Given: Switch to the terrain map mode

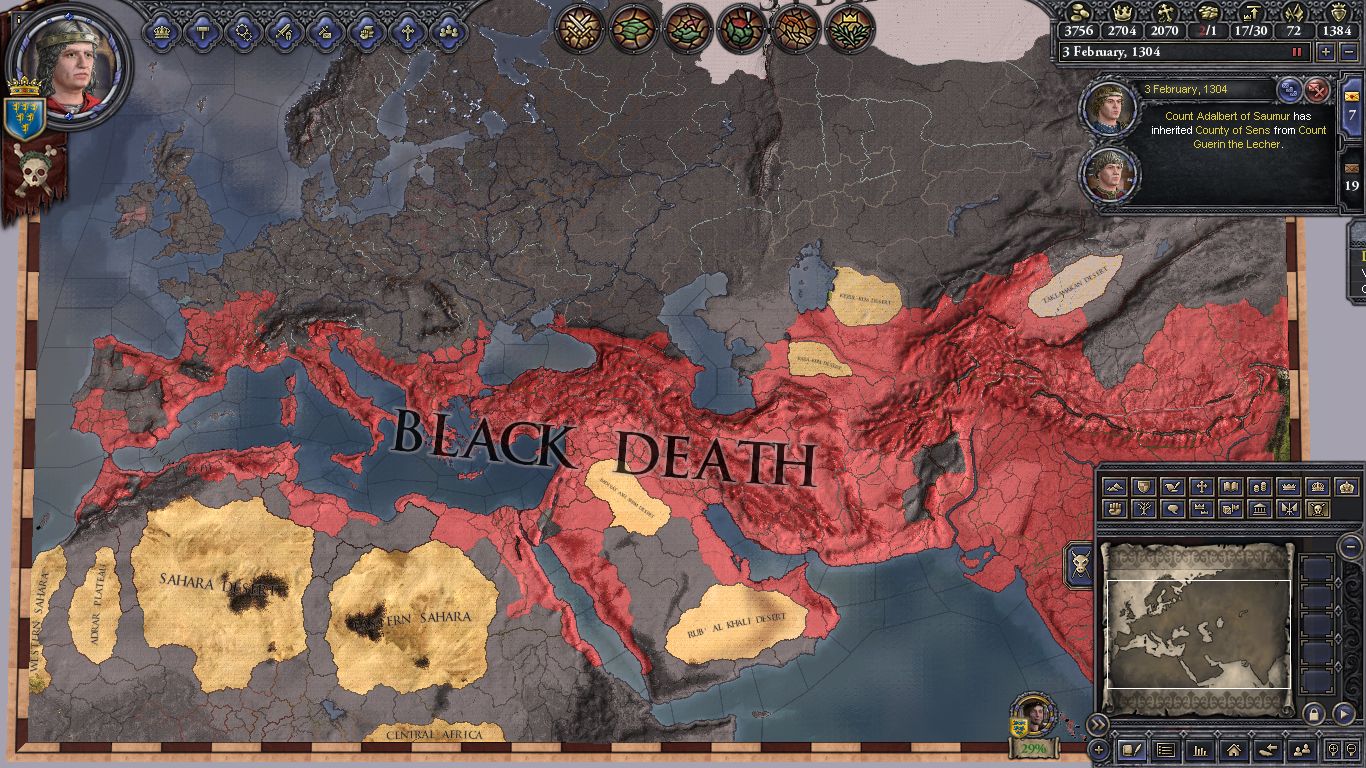Looking at the screenshot, I should point(1115,487).
